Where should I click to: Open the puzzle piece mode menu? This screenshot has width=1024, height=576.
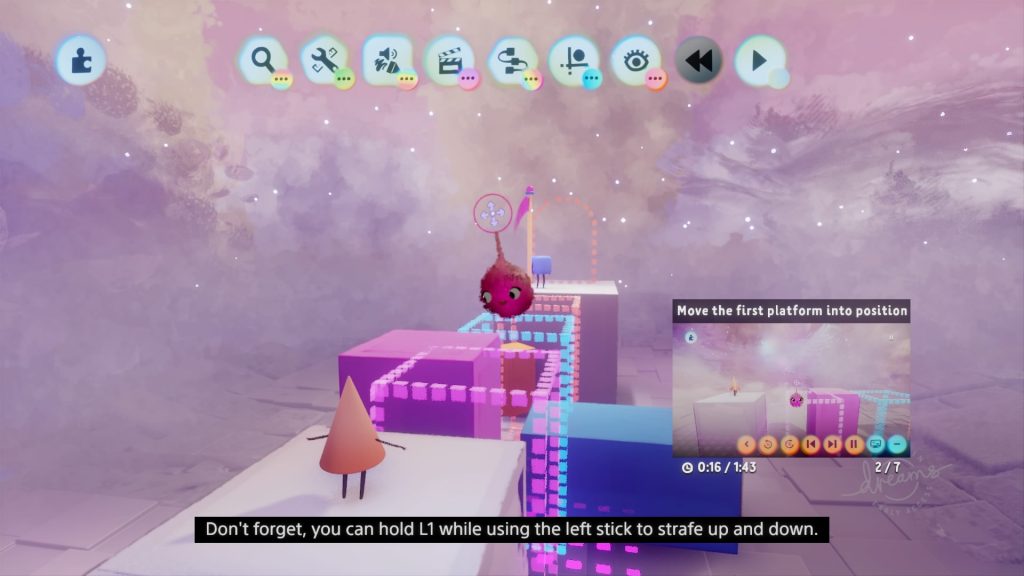[79, 60]
